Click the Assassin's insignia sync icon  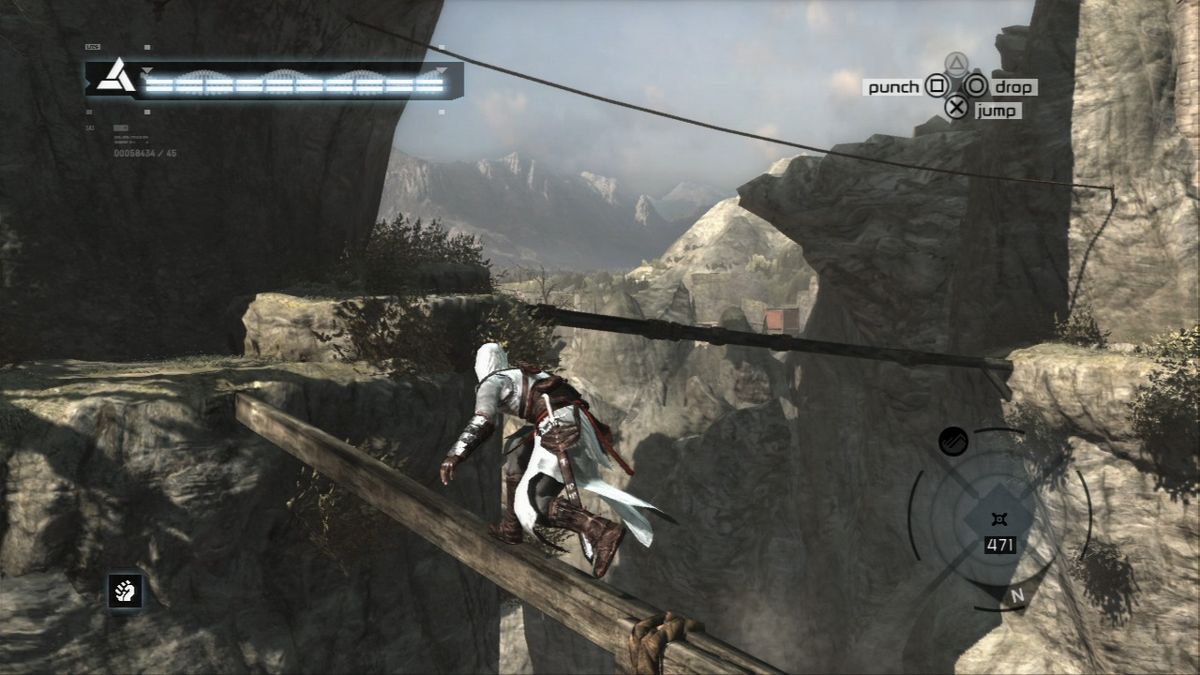click(x=116, y=77)
